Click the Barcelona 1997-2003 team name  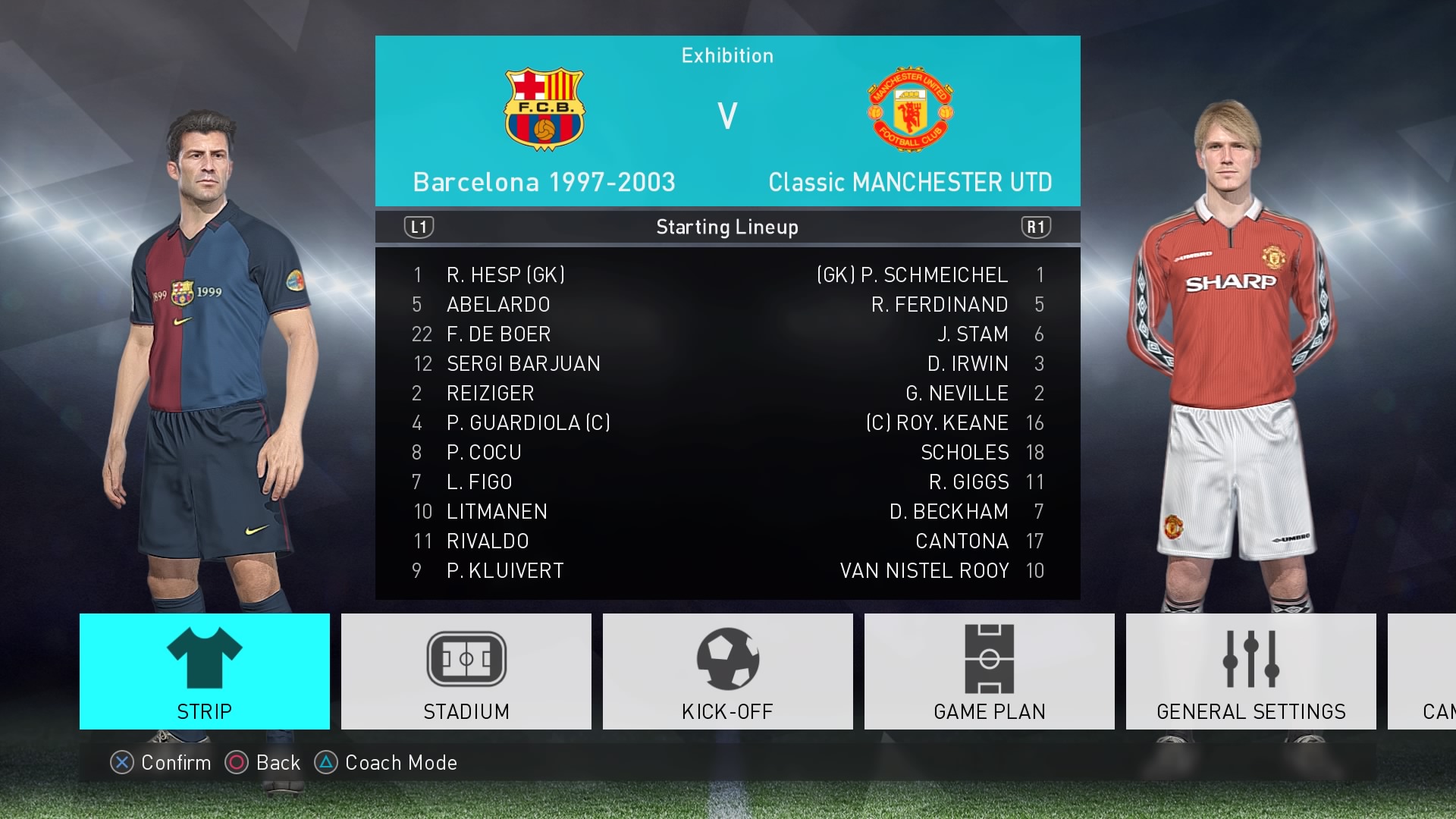(544, 182)
